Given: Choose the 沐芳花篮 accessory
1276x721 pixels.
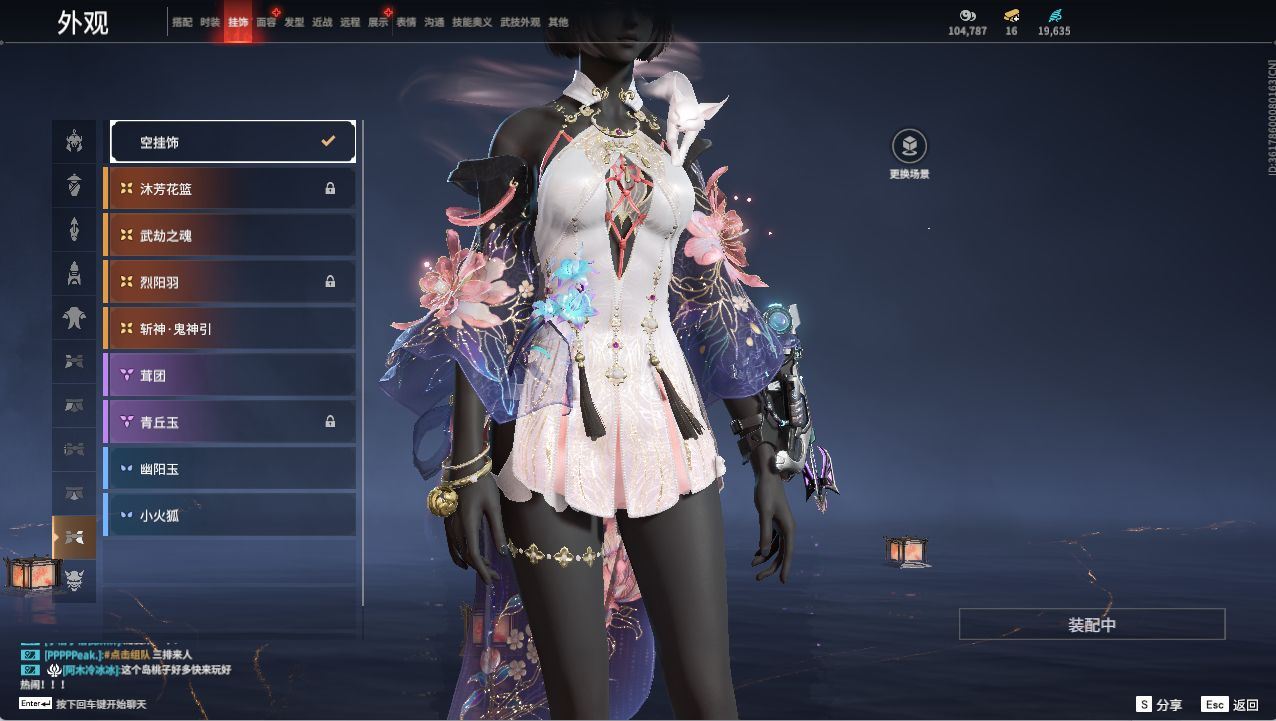Looking at the screenshot, I should pos(230,188).
